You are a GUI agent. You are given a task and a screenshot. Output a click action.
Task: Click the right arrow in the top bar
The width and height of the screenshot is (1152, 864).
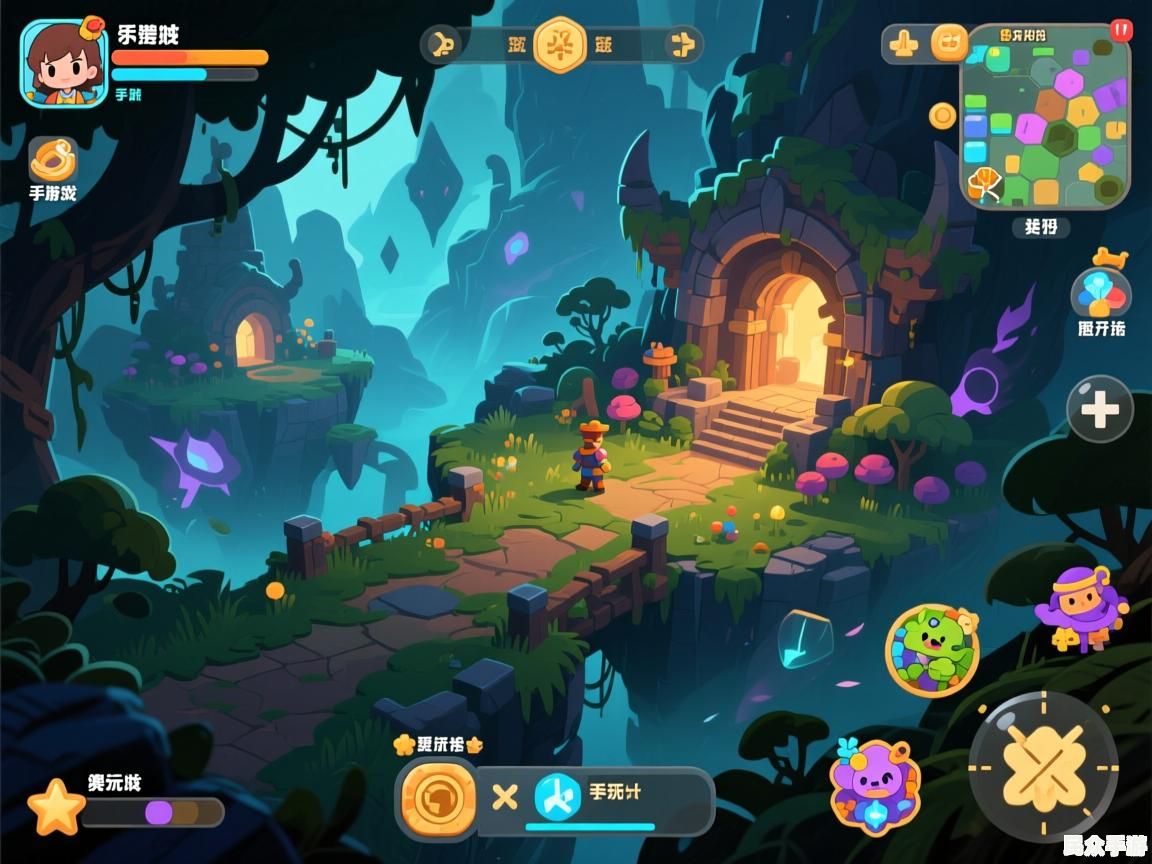(x=681, y=44)
